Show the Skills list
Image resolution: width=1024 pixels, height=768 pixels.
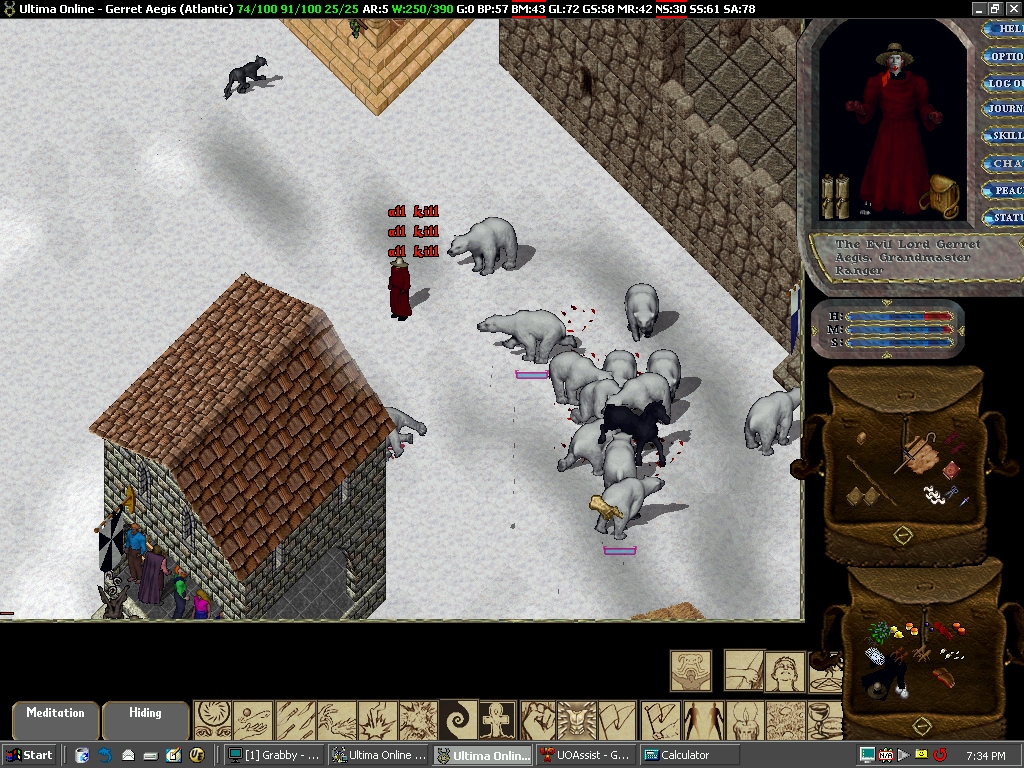(x=1004, y=136)
